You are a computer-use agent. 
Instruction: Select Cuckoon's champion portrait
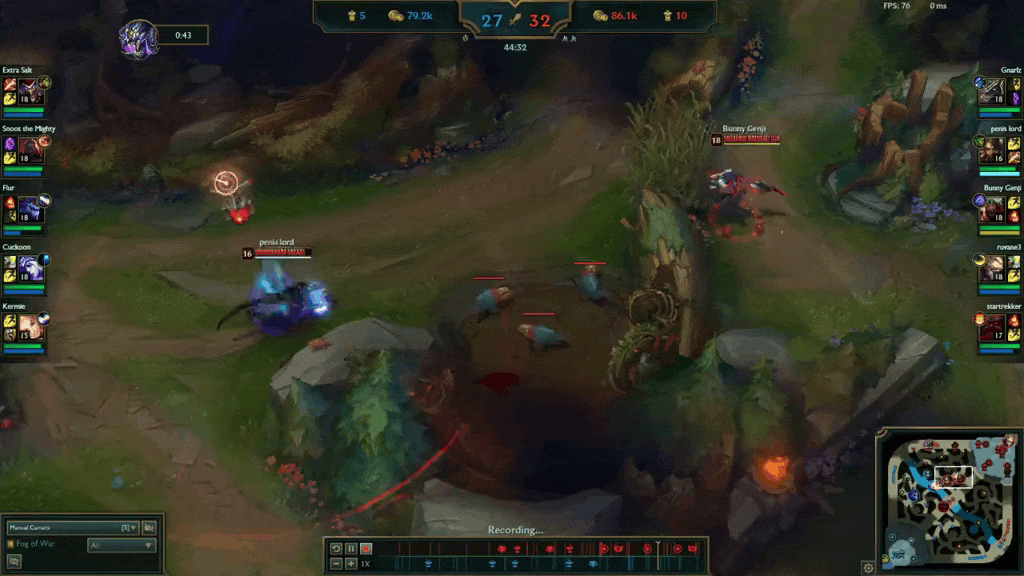(28, 266)
